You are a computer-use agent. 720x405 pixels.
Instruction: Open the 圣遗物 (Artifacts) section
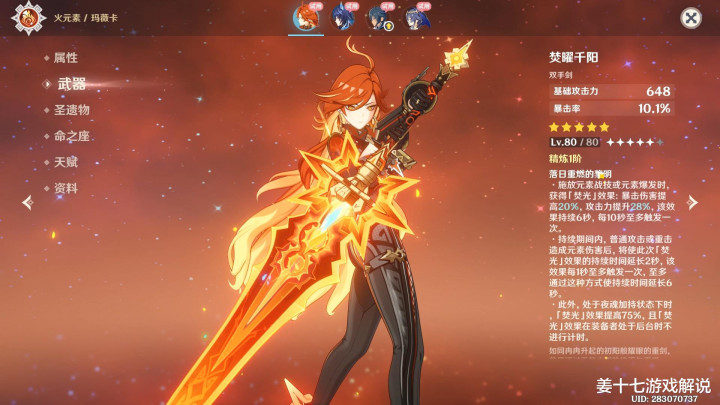[70, 110]
